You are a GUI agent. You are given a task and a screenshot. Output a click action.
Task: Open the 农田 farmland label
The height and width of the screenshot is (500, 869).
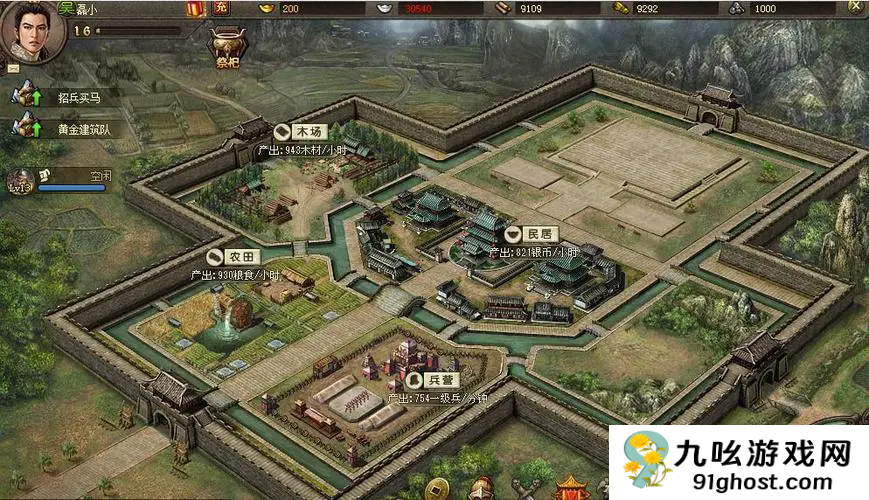click(x=233, y=257)
